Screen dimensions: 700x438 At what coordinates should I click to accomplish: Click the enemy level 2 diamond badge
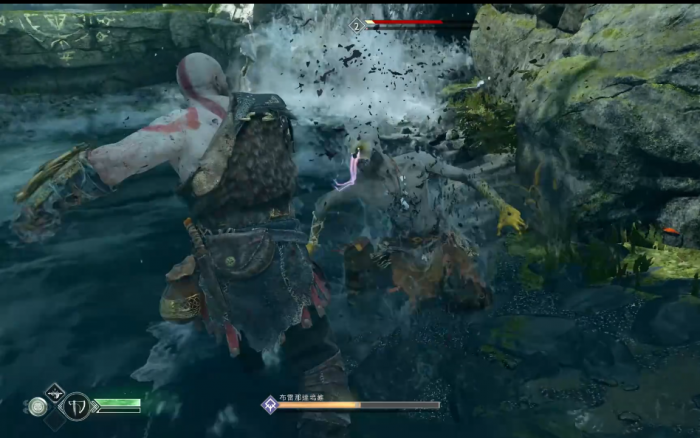[357, 23]
